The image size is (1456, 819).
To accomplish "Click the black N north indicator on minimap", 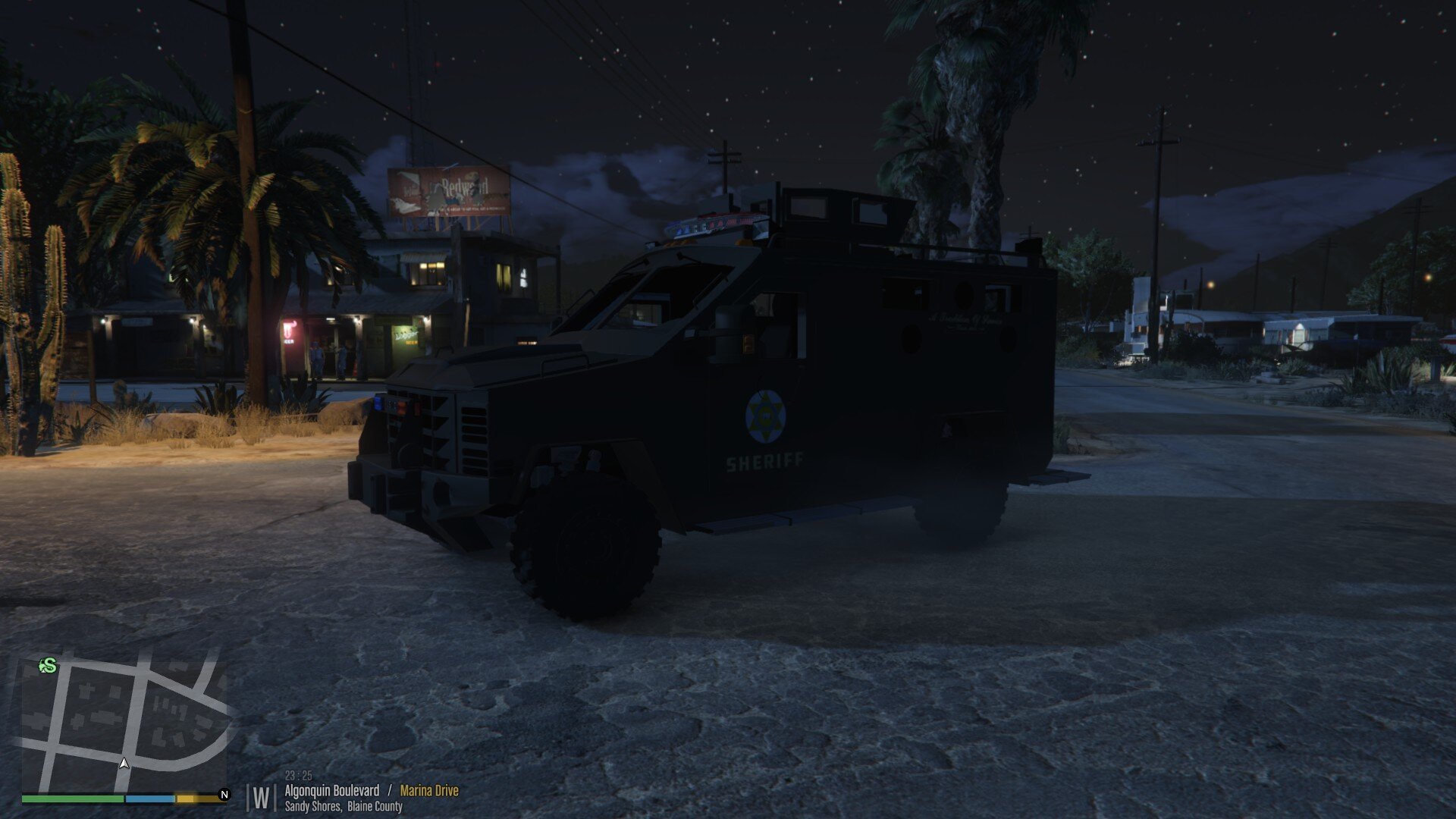I will click(224, 794).
